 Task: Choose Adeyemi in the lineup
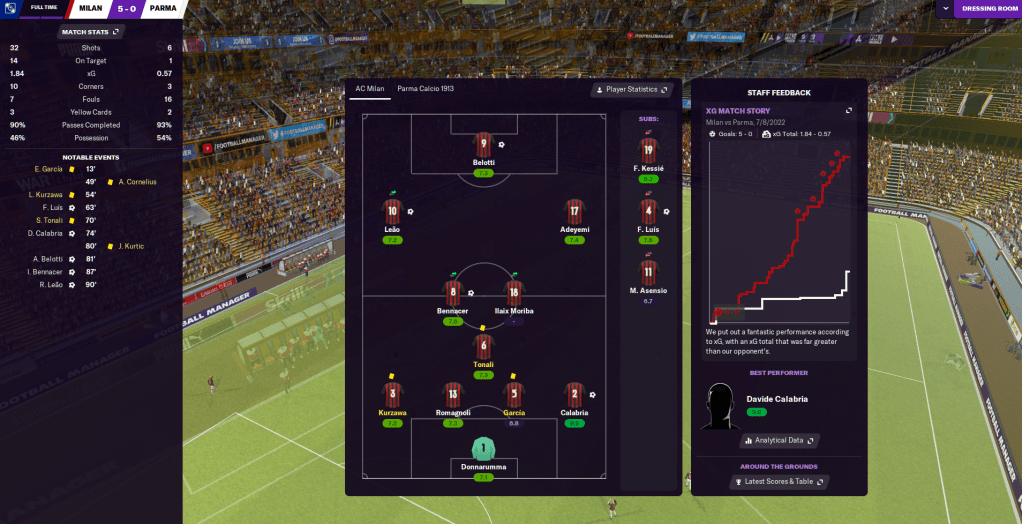(x=574, y=212)
